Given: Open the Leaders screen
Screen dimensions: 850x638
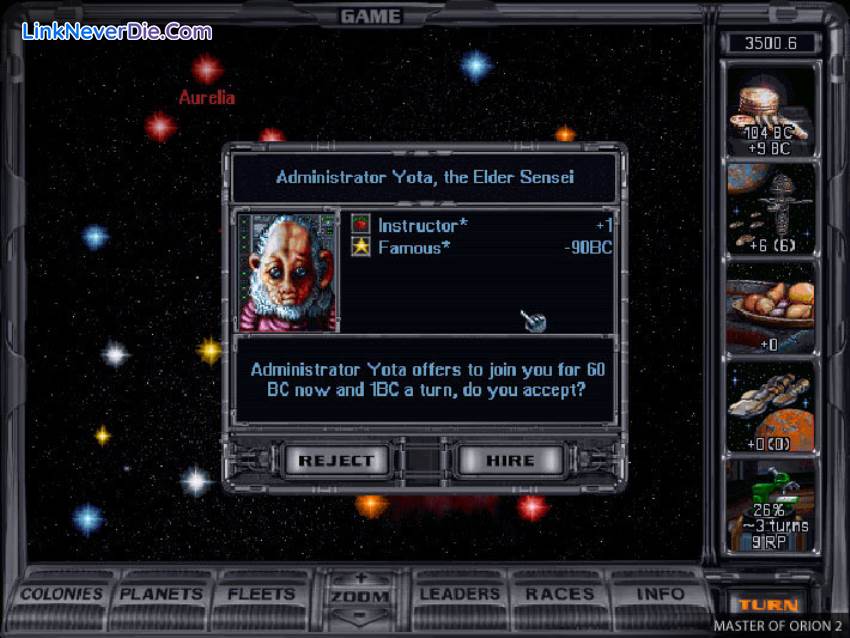Looking at the screenshot, I should pos(459,594).
